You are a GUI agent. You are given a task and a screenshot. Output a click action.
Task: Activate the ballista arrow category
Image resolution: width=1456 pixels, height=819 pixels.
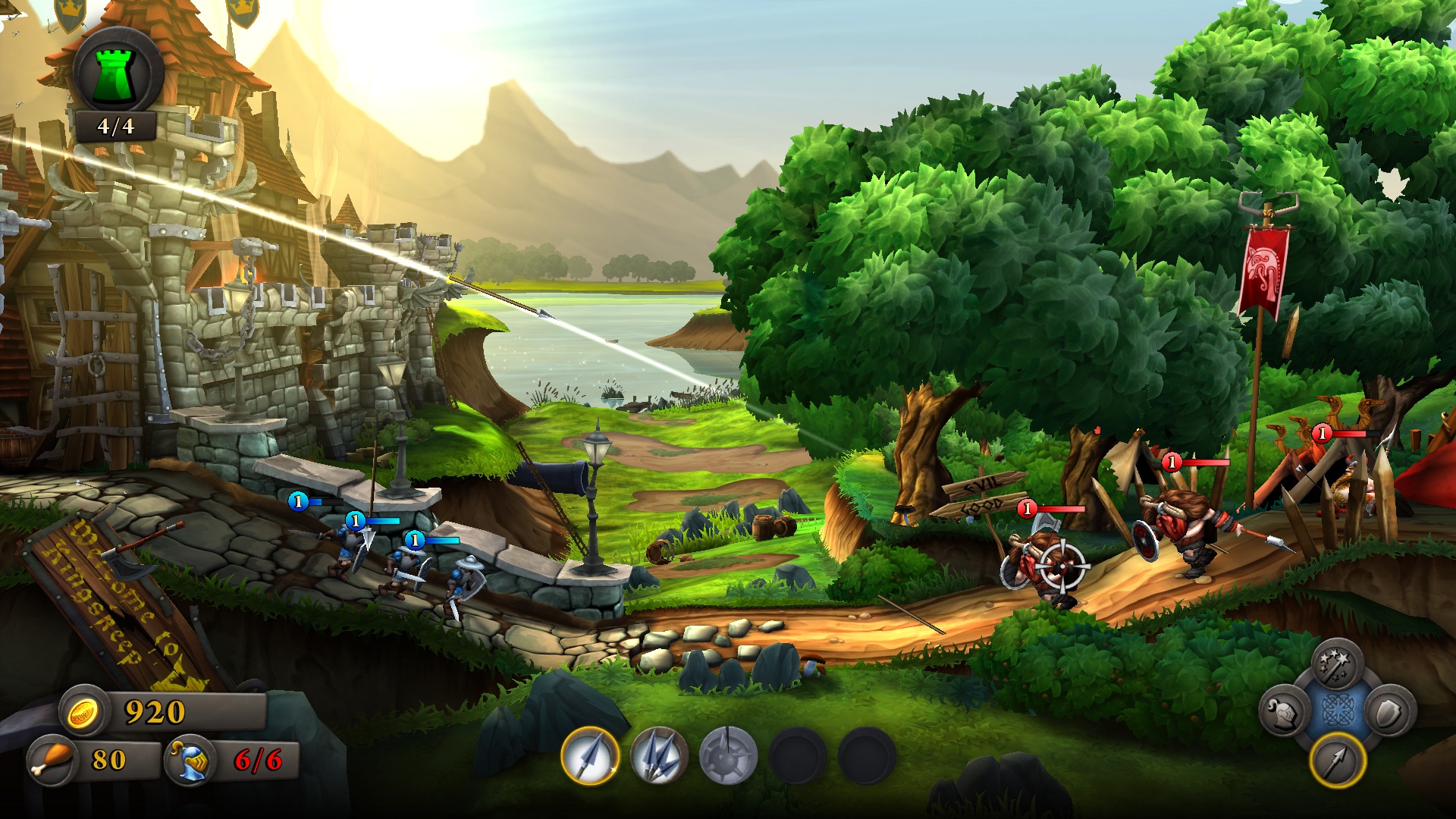(1337, 761)
